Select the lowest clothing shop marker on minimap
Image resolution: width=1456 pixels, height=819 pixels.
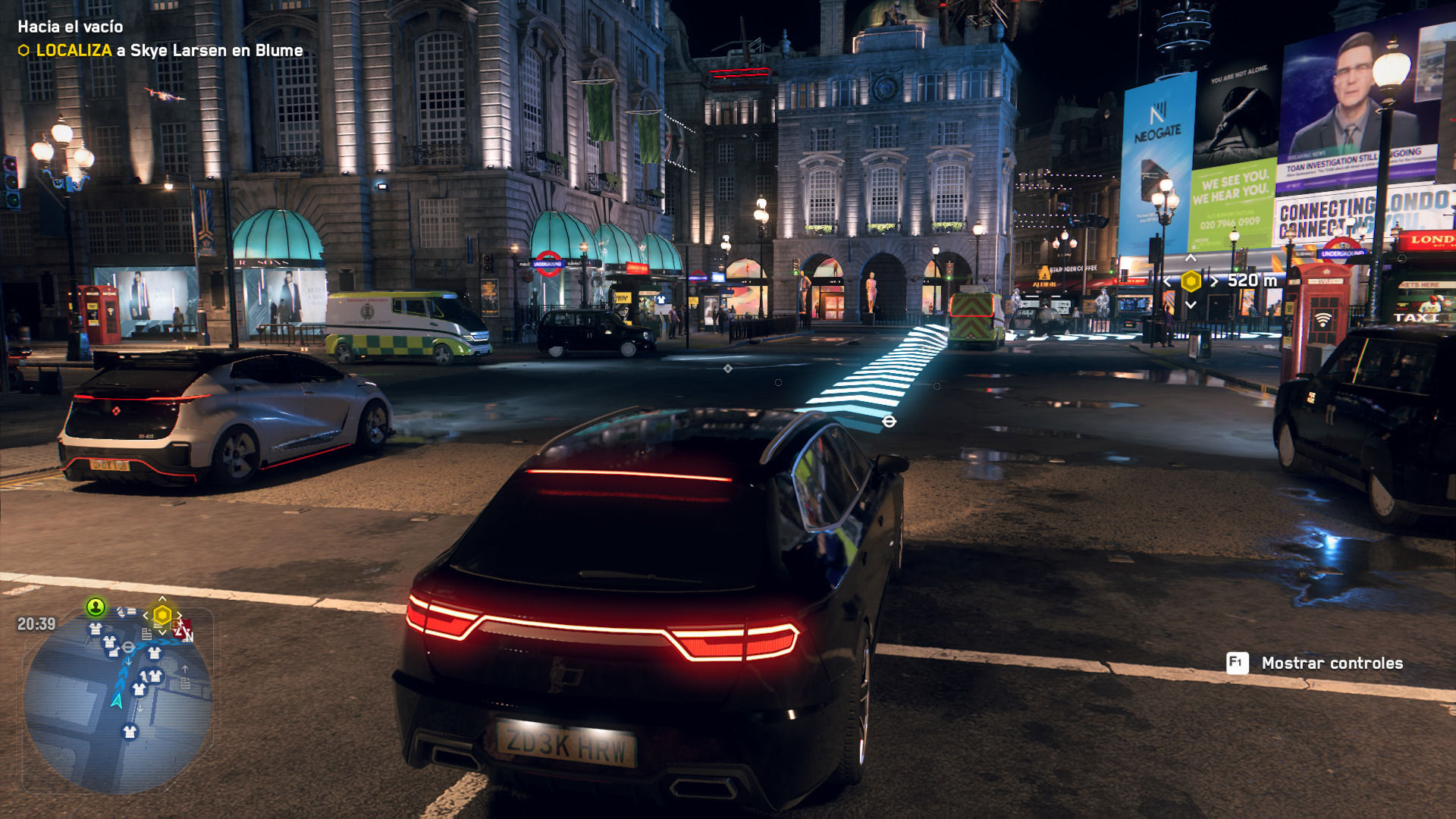tap(130, 732)
